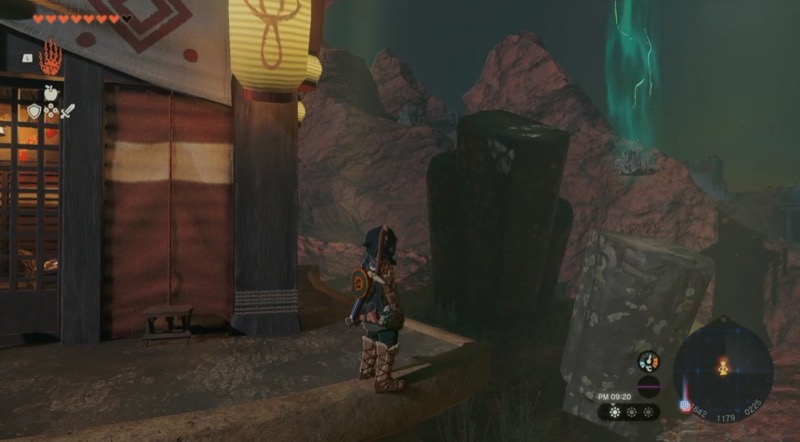This screenshot has width=800, height=442.
Task: Select the orange Ultrahand ability icon
Action: 50,58
